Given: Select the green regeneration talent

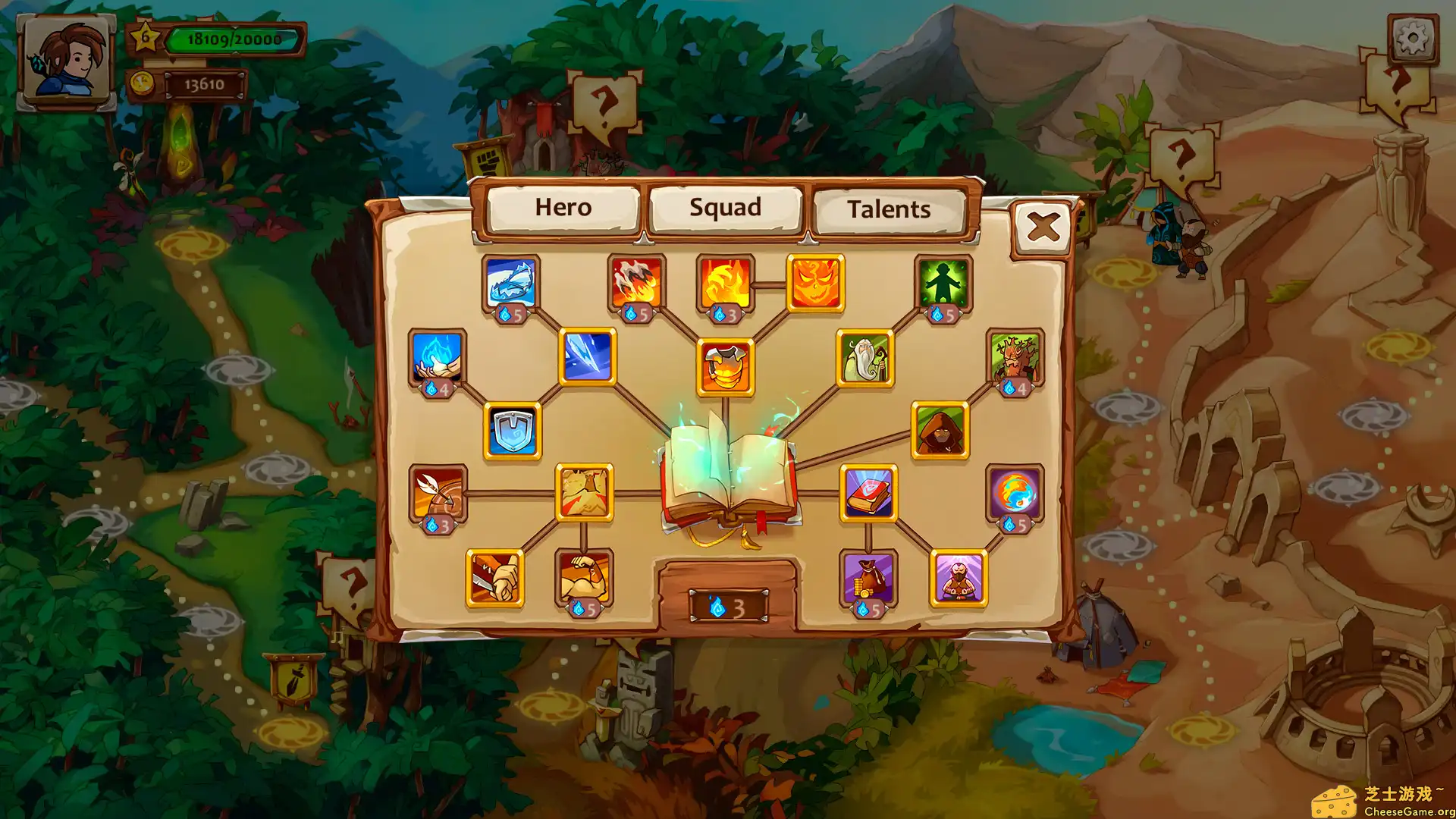Looking at the screenshot, I should [x=945, y=284].
